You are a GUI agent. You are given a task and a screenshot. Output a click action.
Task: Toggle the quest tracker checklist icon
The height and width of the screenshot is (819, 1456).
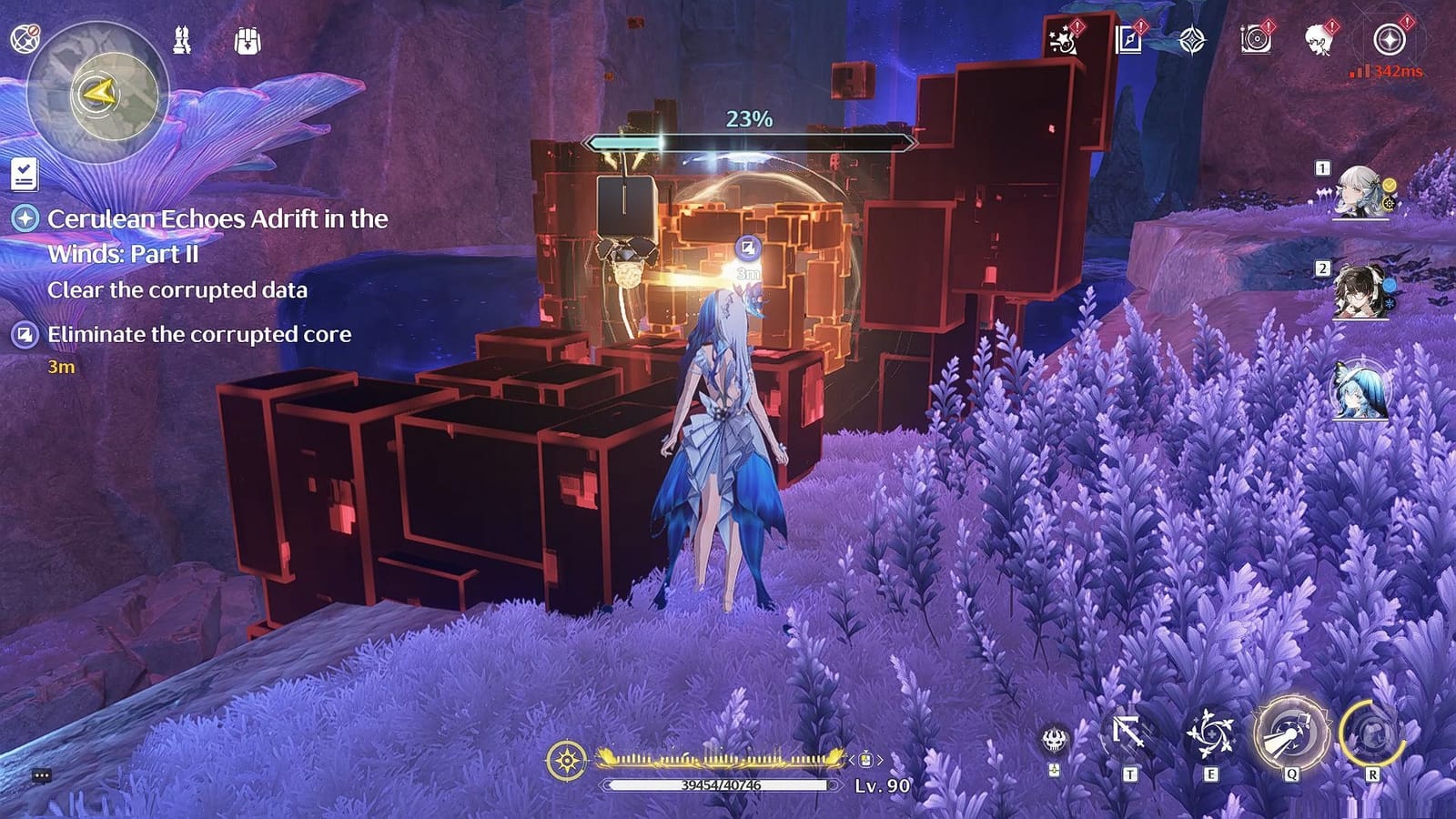(x=24, y=176)
